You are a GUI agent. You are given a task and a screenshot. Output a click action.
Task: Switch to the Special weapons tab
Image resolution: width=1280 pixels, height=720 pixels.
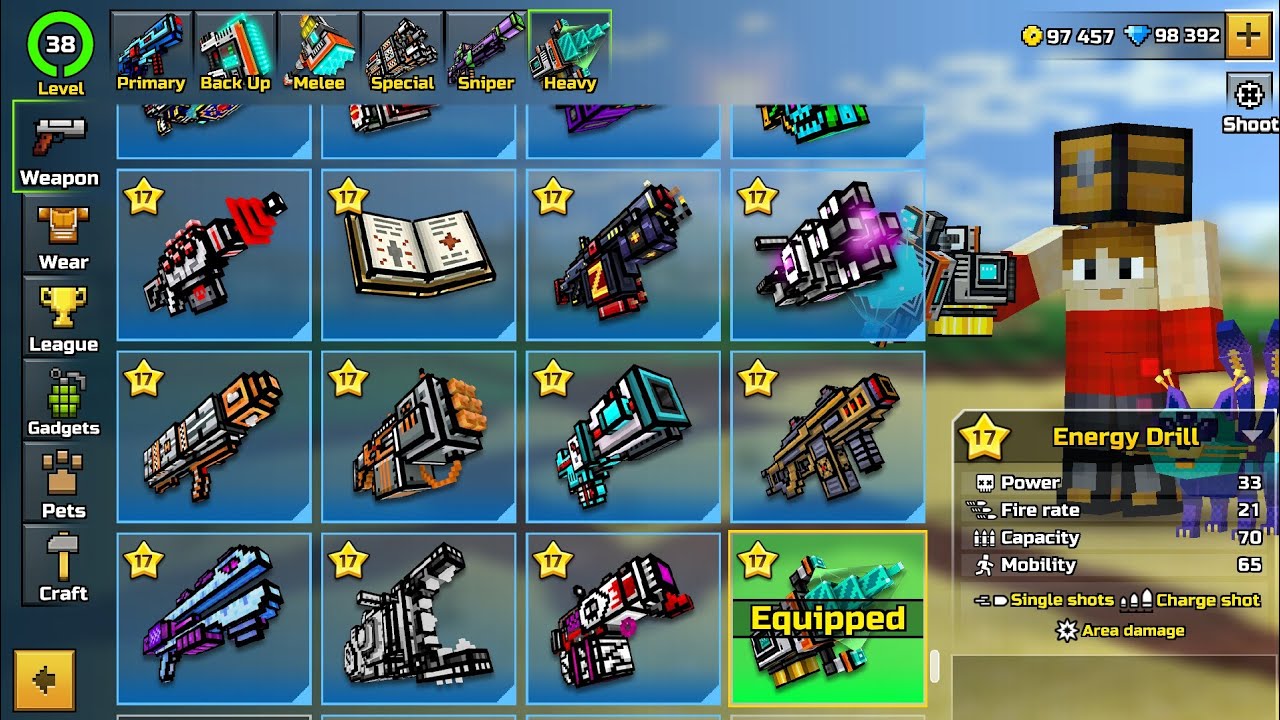[402, 45]
